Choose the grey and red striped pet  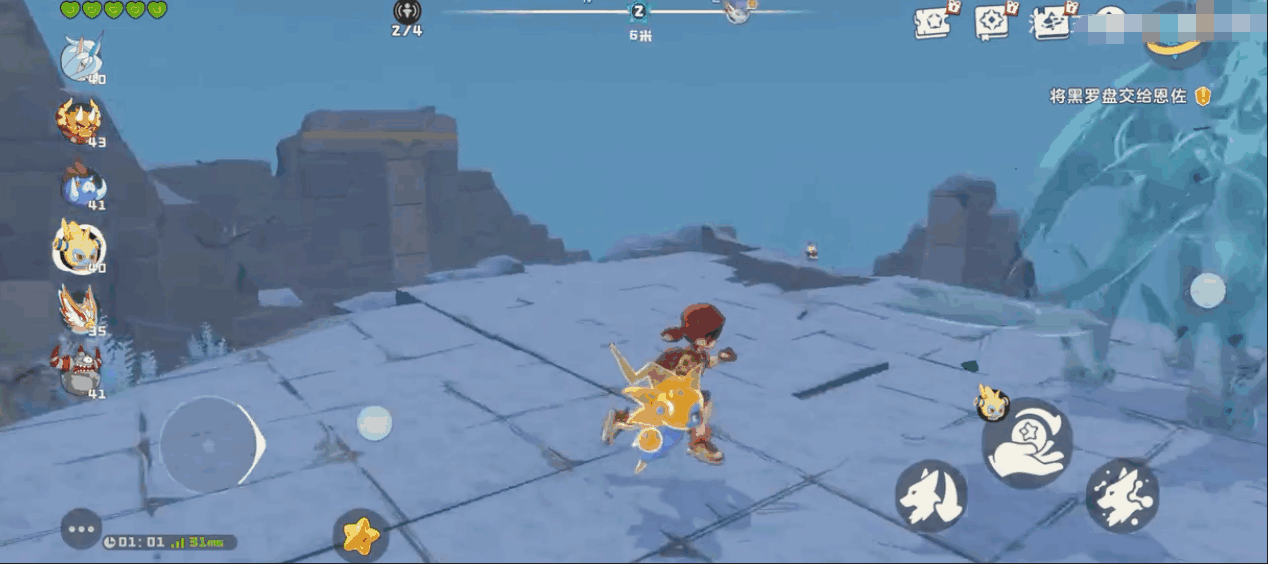[x=79, y=371]
